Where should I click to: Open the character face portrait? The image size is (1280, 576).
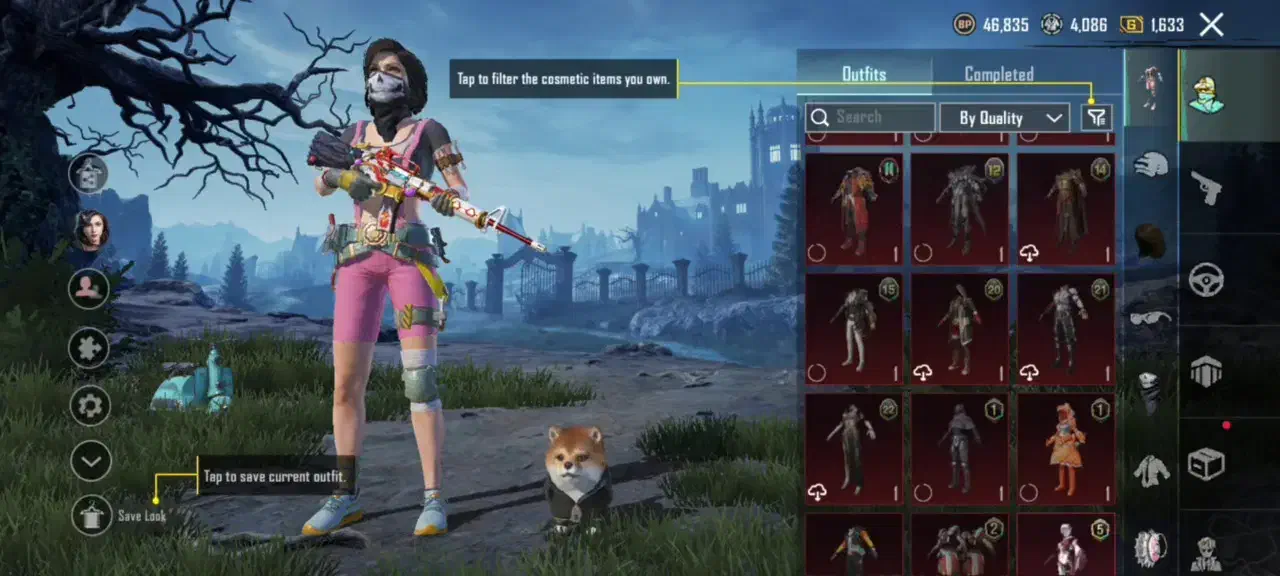pyautogui.click(x=92, y=231)
